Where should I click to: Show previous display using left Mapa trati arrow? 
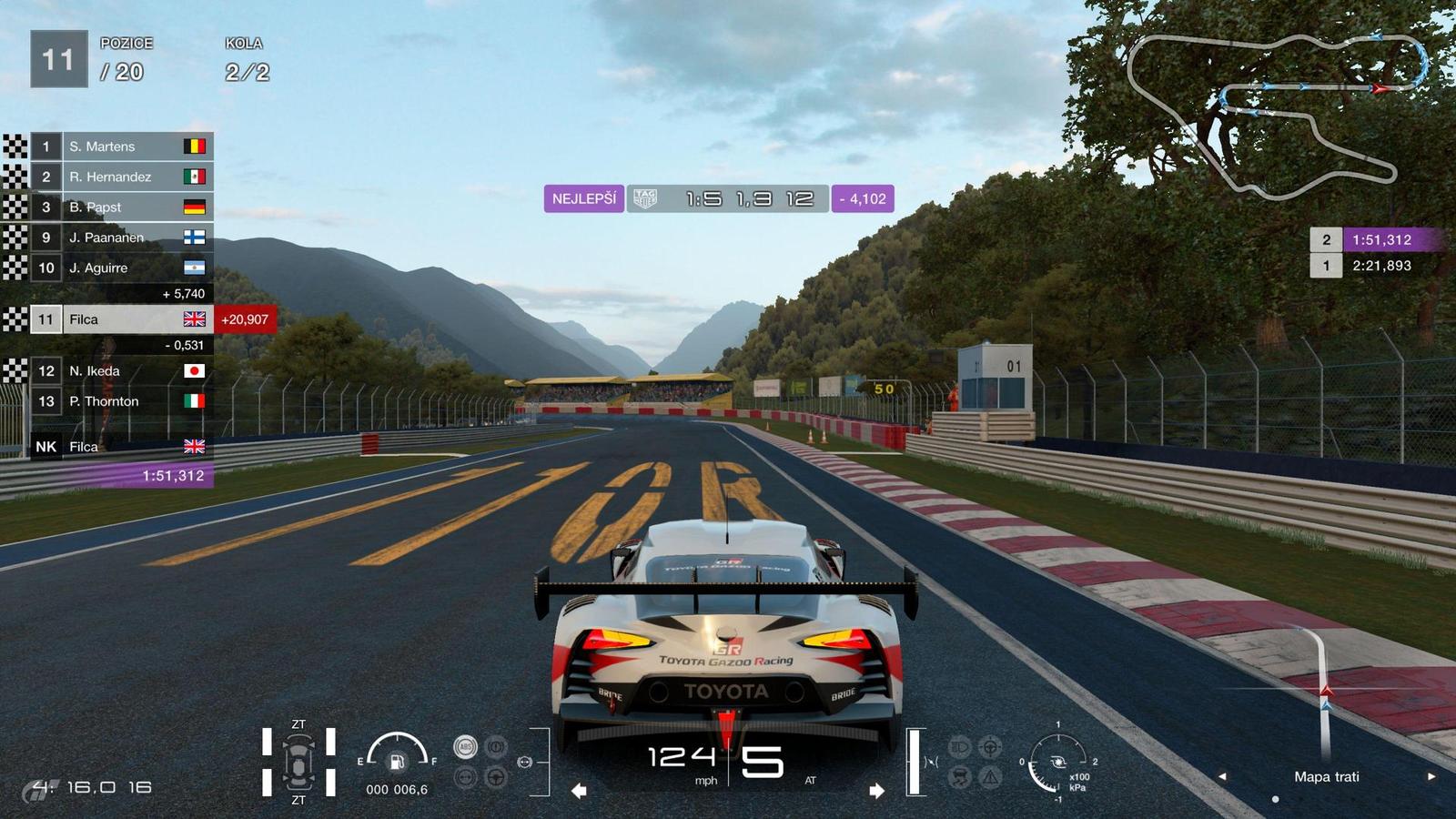pyautogui.click(x=1222, y=776)
